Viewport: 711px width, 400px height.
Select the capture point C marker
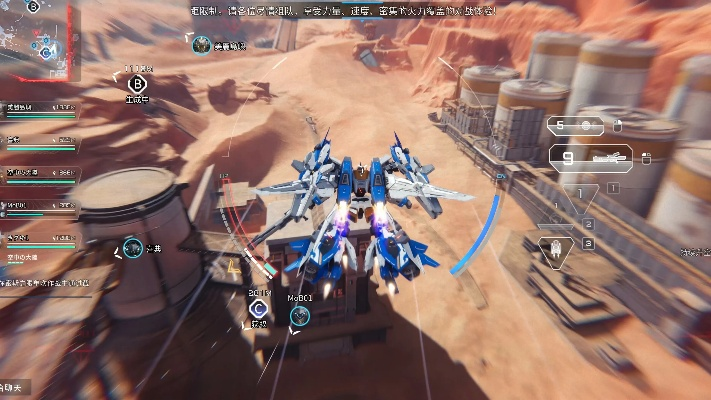pyautogui.click(x=258, y=309)
